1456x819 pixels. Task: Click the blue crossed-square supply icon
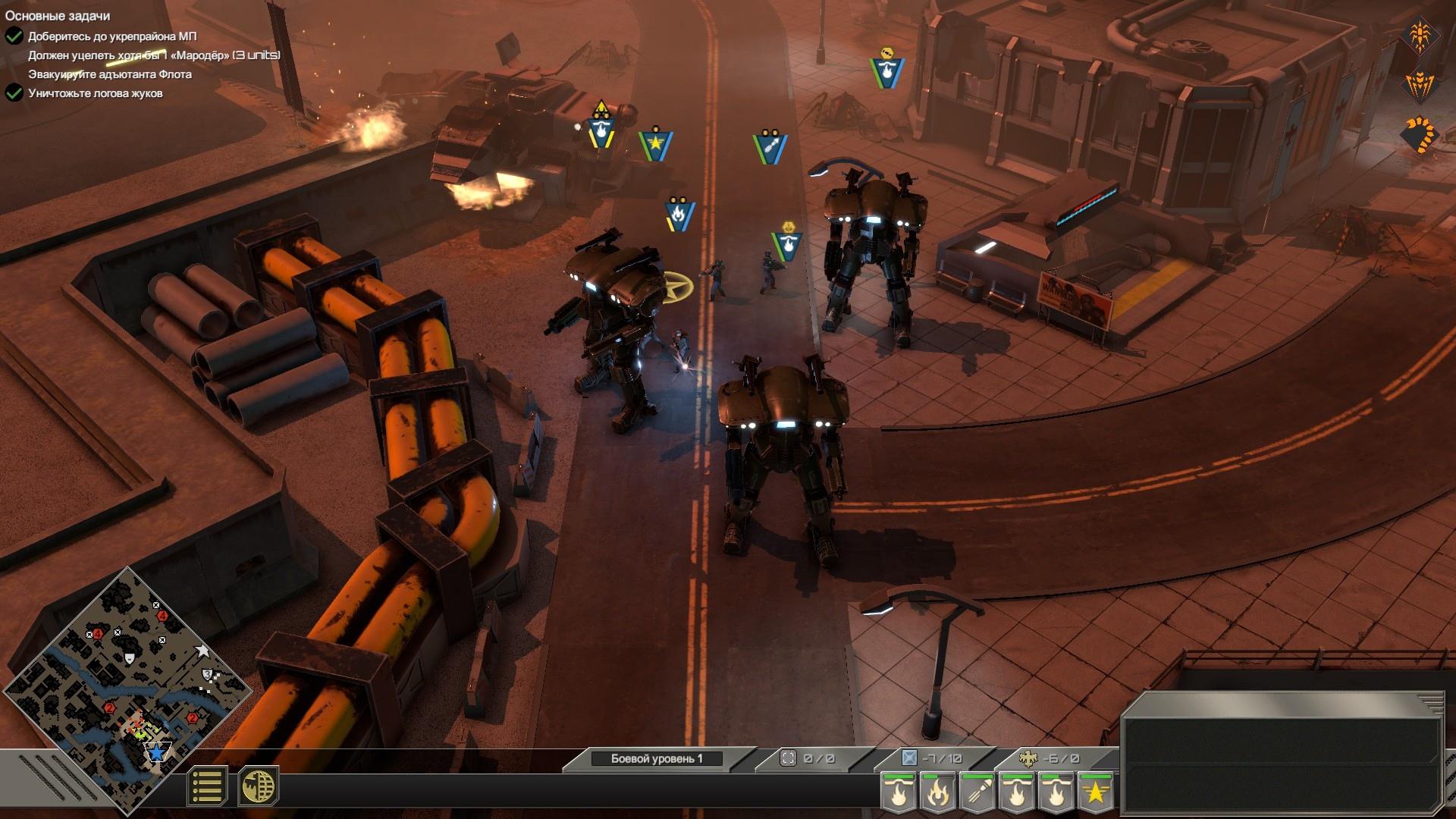909,758
